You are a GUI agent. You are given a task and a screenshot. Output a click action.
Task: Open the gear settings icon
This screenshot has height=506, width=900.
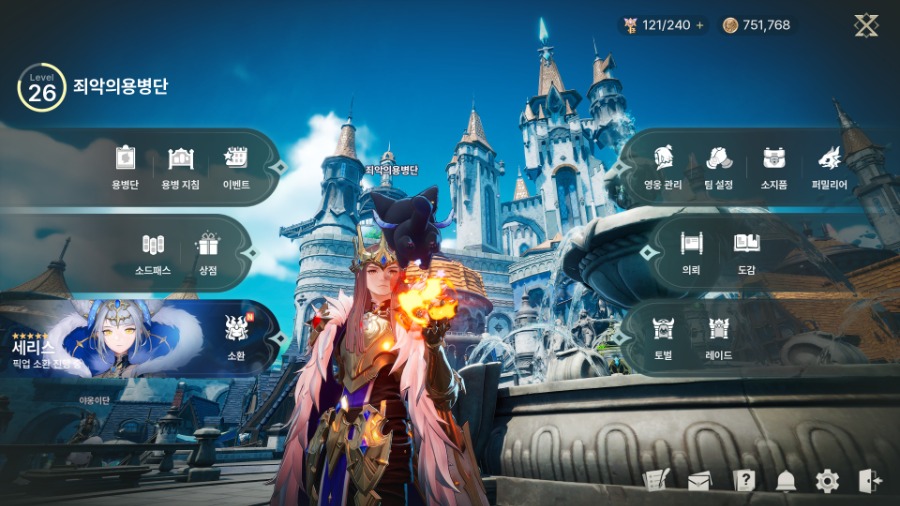[827, 481]
